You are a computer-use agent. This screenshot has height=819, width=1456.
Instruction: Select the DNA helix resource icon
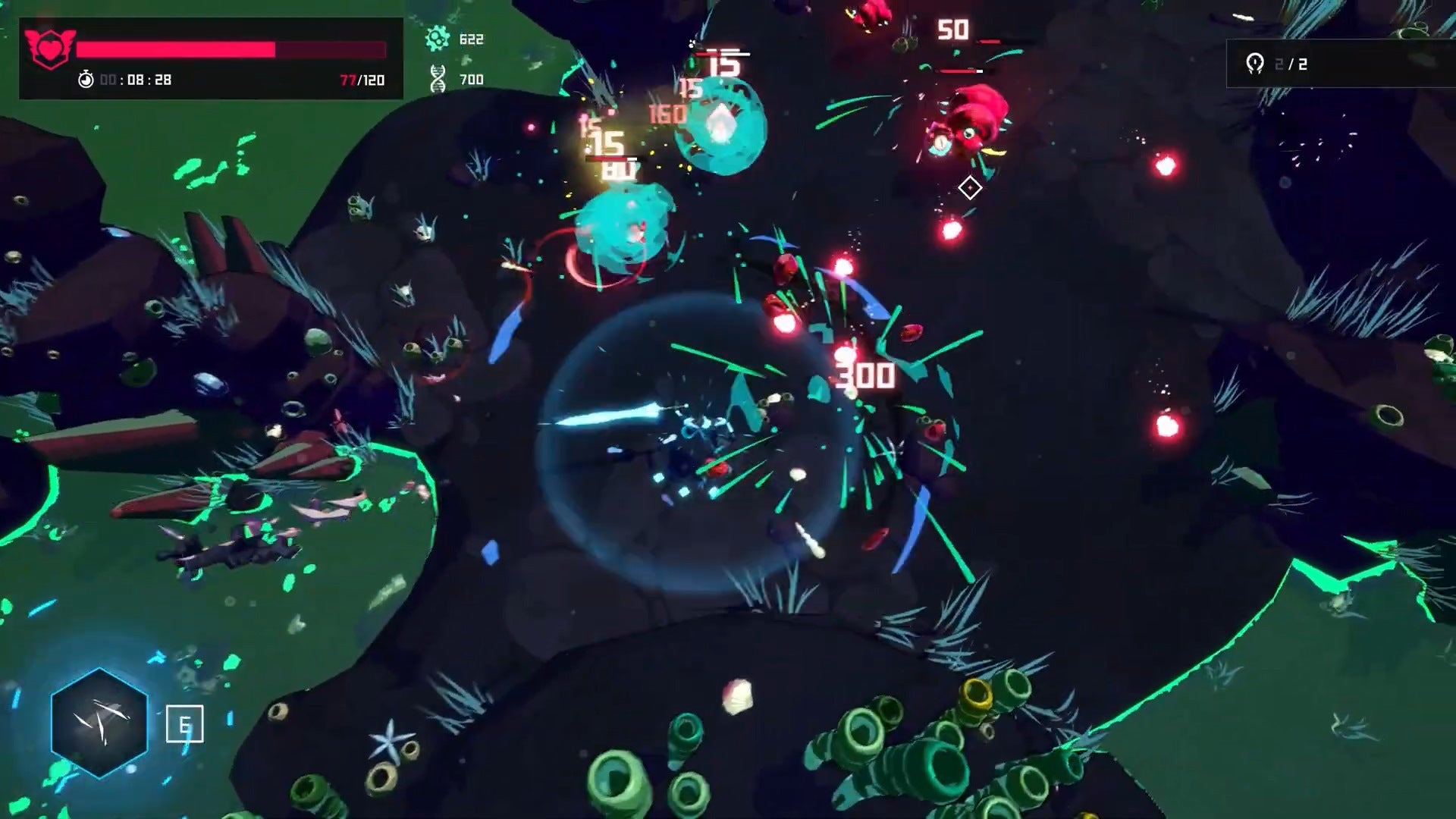(x=438, y=78)
